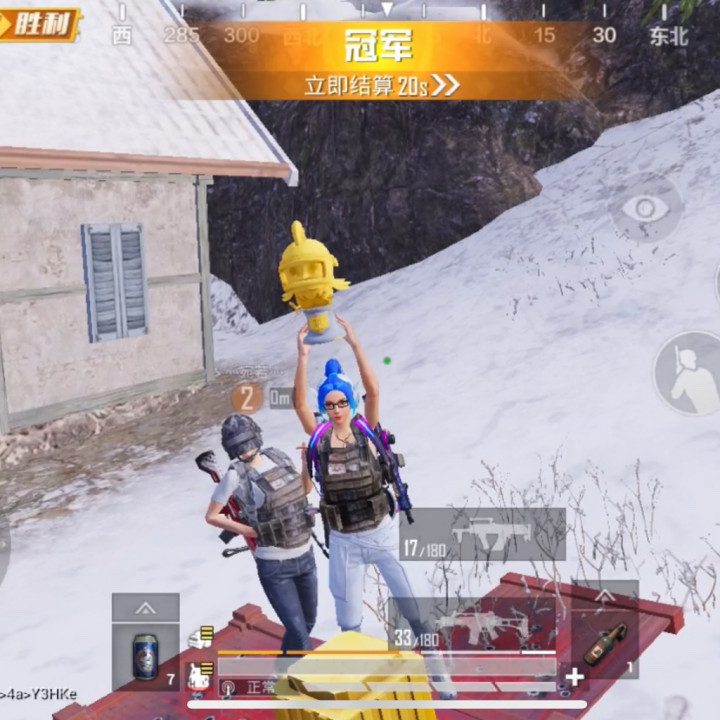
Task: Select the Molotov cocktail throwable slot
Action: pyautogui.click(x=605, y=645)
